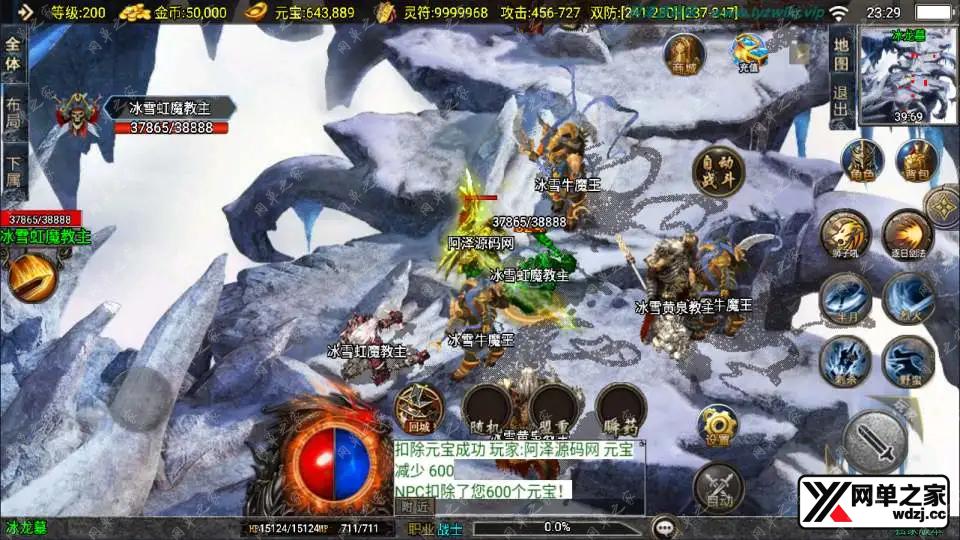This screenshot has height=540, width=960.
Task: Open the 地图 map tab
Action: pos(840,52)
